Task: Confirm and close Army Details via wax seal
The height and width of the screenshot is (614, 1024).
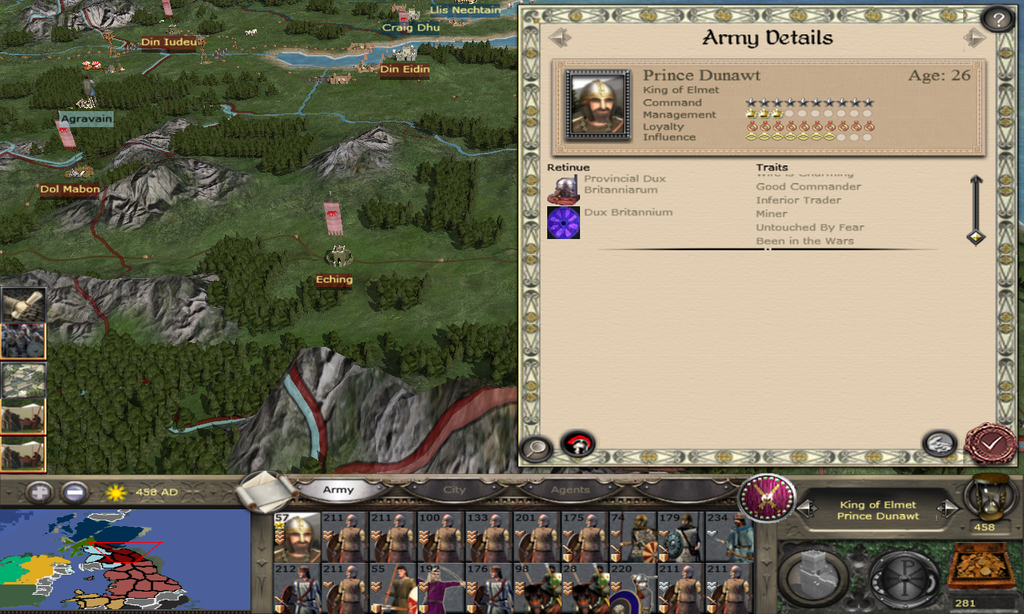Action: coord(990,443)
